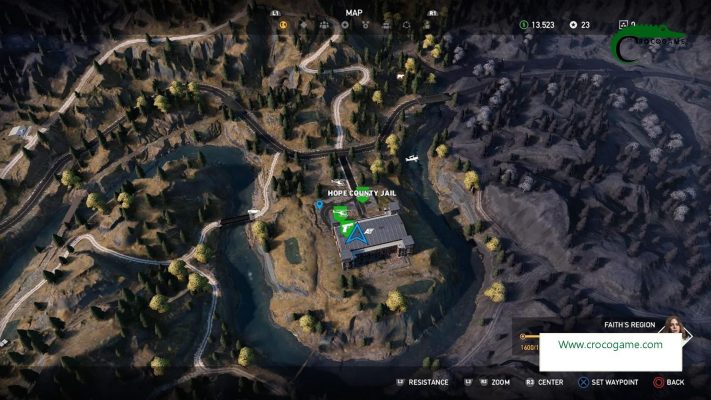Open the highlighted orange map tab
The width and height of the screenshot is (711, 400).
284,24
